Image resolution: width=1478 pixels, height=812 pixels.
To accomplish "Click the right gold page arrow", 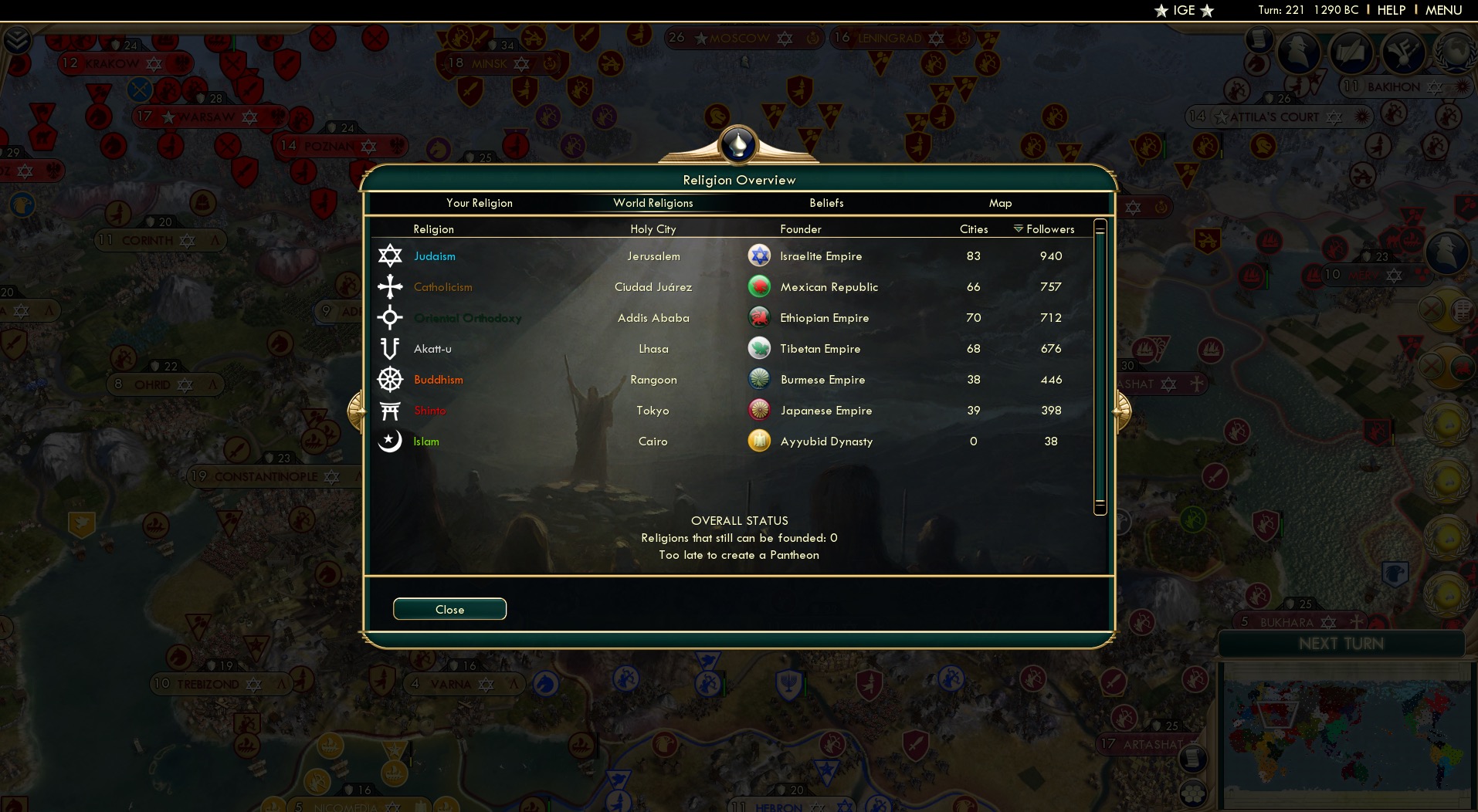I will pyautogui.click(x=1120, y=411).
